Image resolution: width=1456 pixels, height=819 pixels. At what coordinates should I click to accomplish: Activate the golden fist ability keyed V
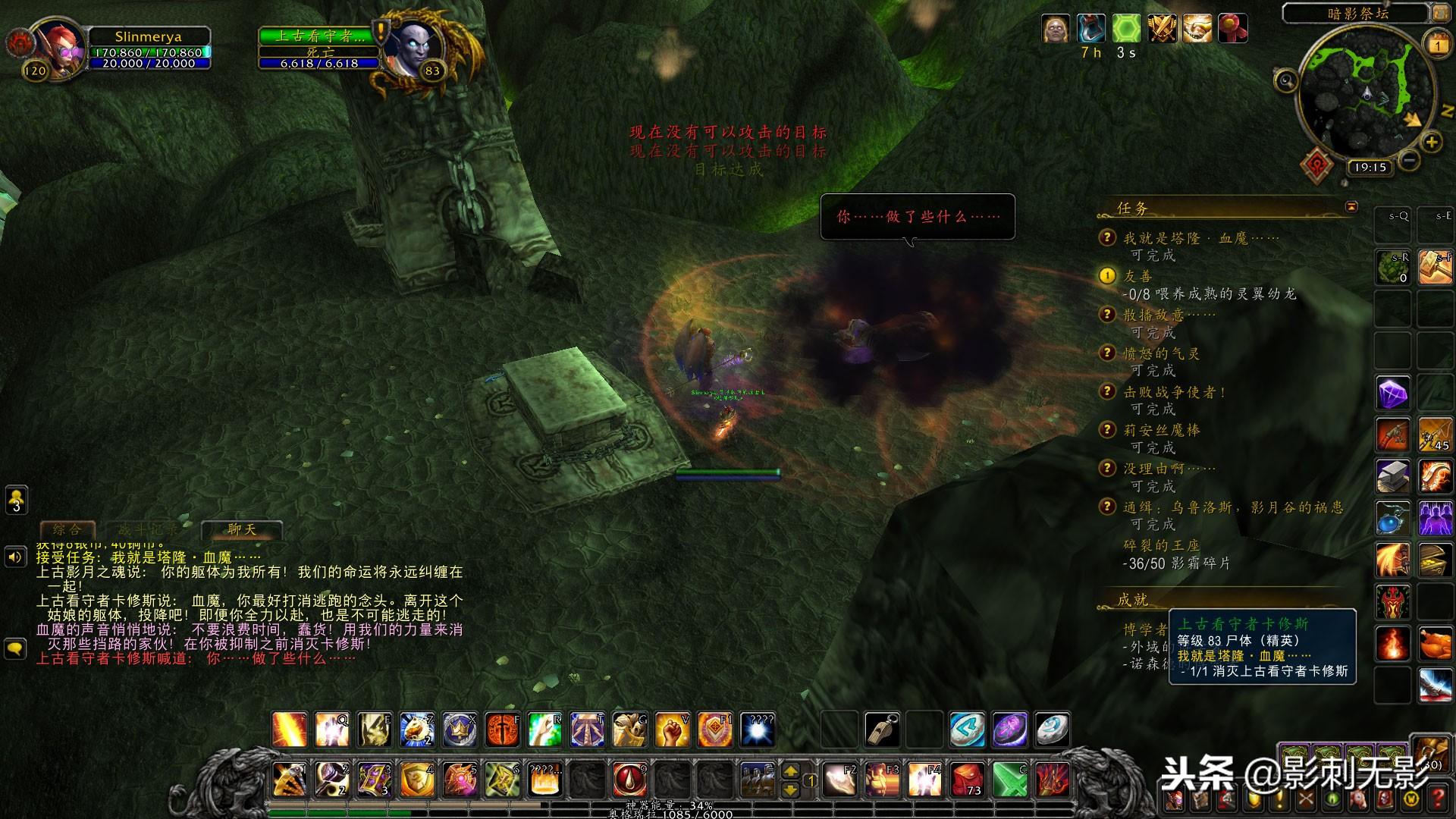point(672,730)
